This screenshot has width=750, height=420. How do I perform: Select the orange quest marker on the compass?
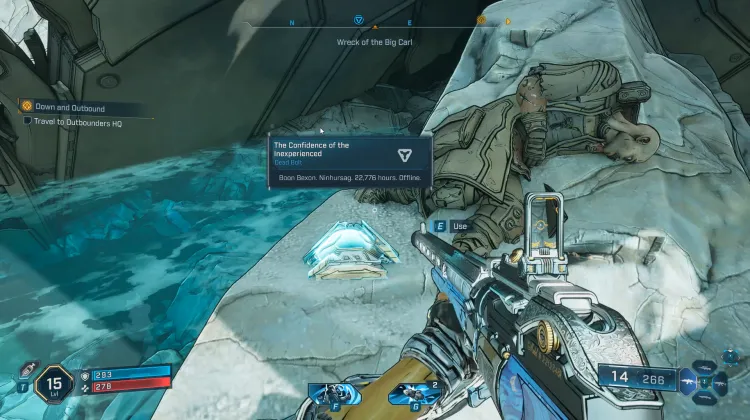tap(481, 19)
